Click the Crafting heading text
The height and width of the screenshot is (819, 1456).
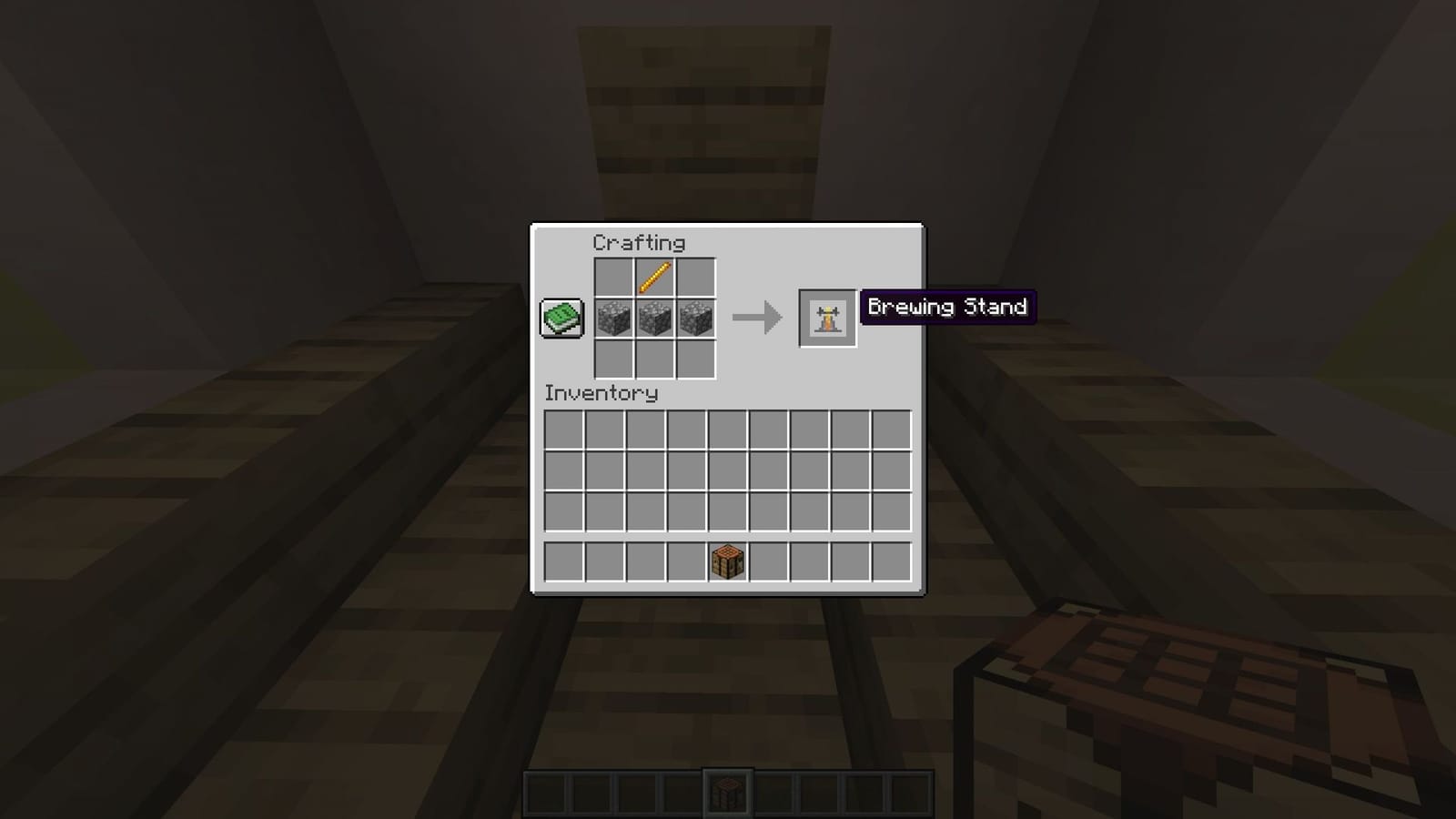(x=640, y=242)
